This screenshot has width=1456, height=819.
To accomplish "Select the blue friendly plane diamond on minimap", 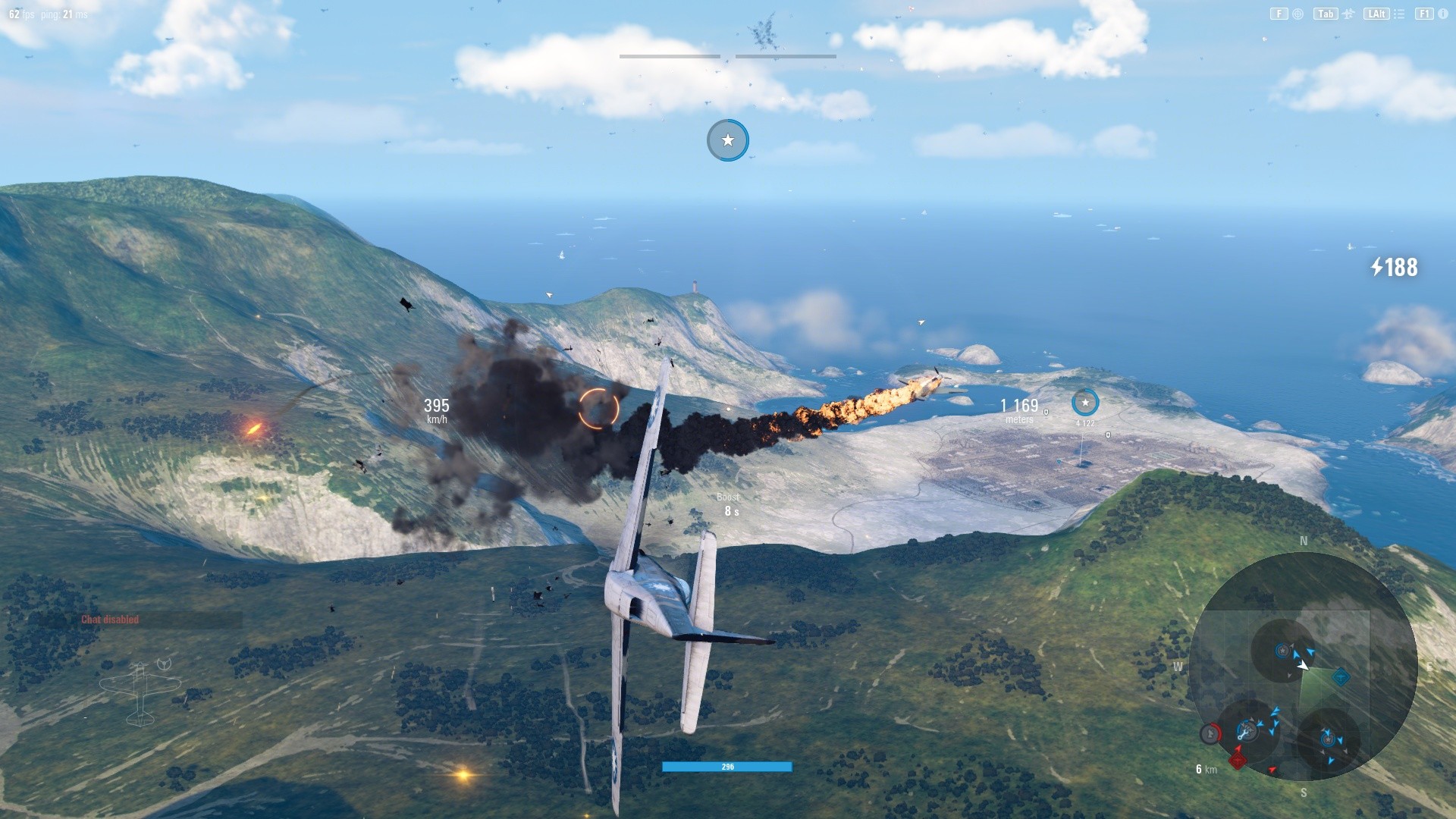I will (x=1341, y=676).
